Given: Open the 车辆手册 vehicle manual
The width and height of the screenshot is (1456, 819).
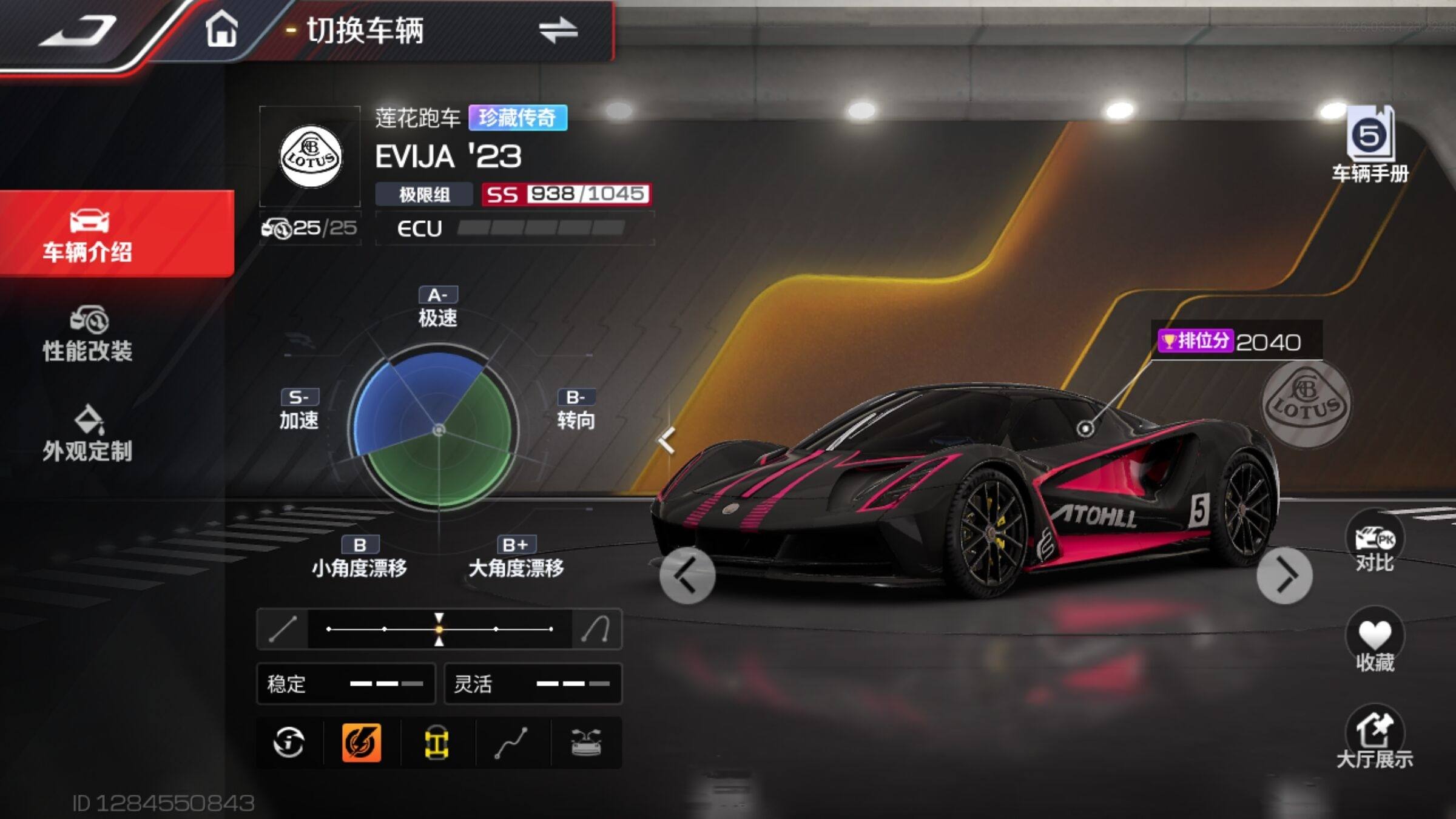Looking at the screenshot, I should pyautogui.click(x=1370, y=144).
